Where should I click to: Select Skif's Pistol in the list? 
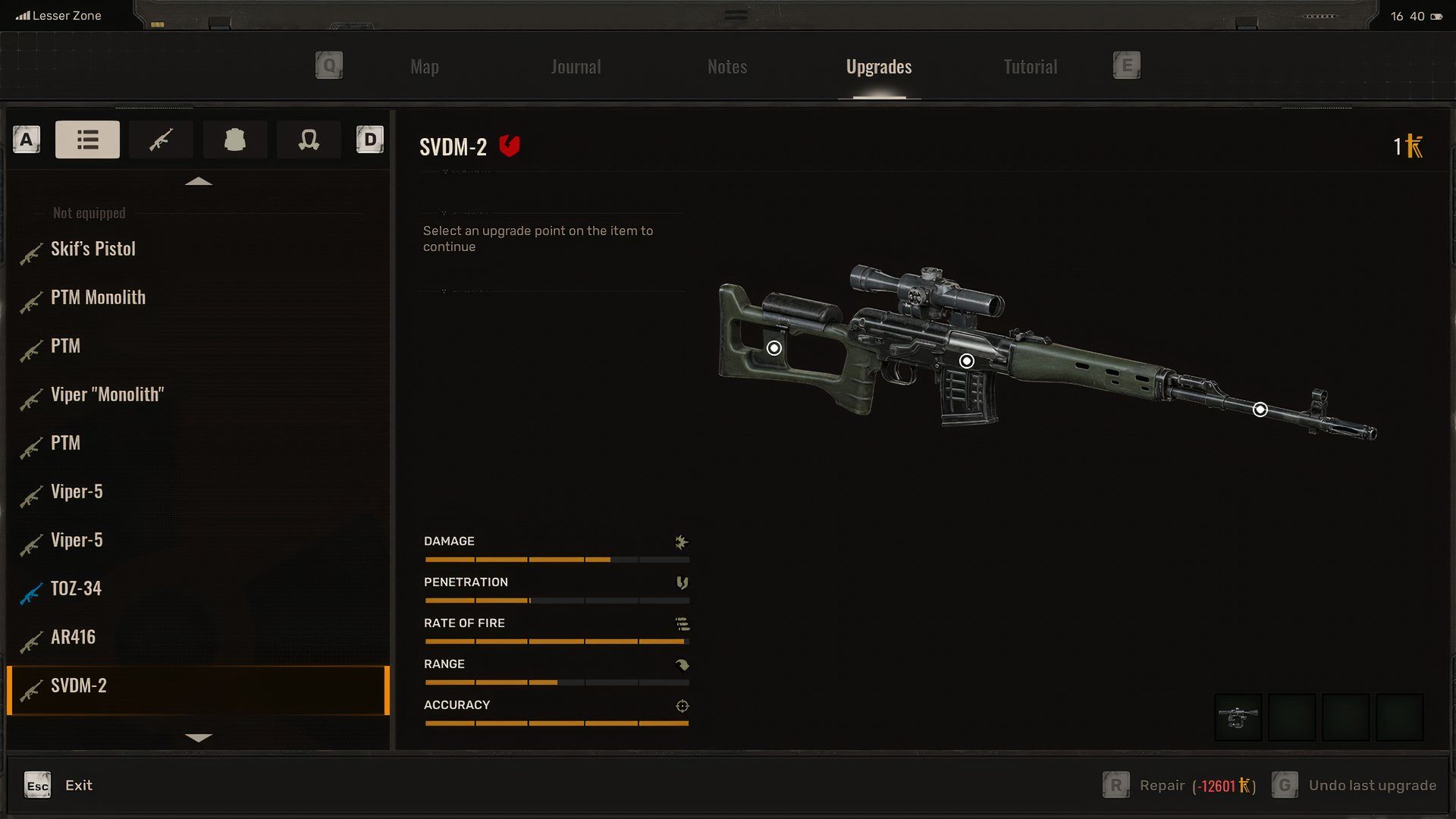point(93,249)
